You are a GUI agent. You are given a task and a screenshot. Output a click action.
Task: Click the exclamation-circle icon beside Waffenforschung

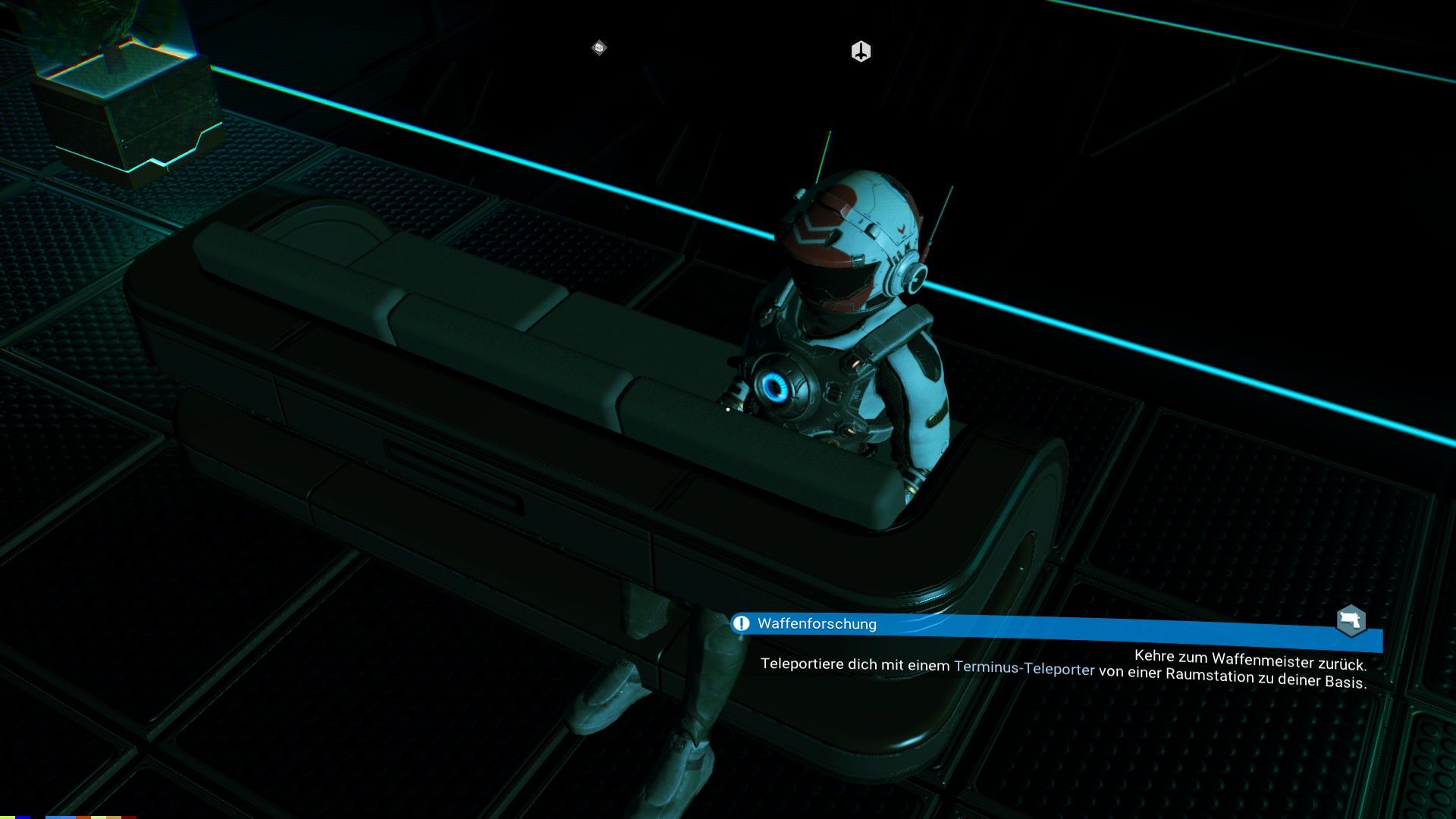pos(740,623)
